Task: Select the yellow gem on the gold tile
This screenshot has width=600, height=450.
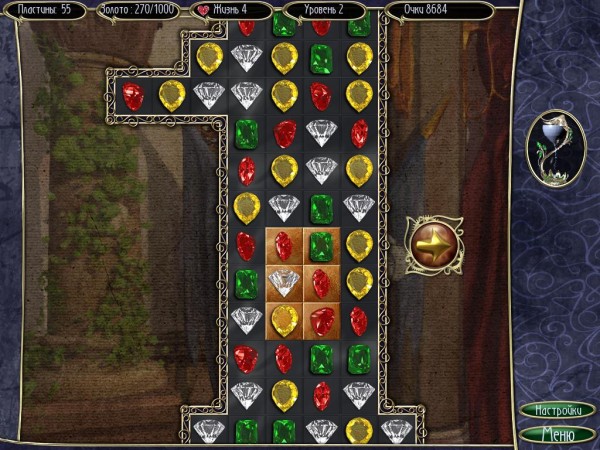Action: pos(284,320)
